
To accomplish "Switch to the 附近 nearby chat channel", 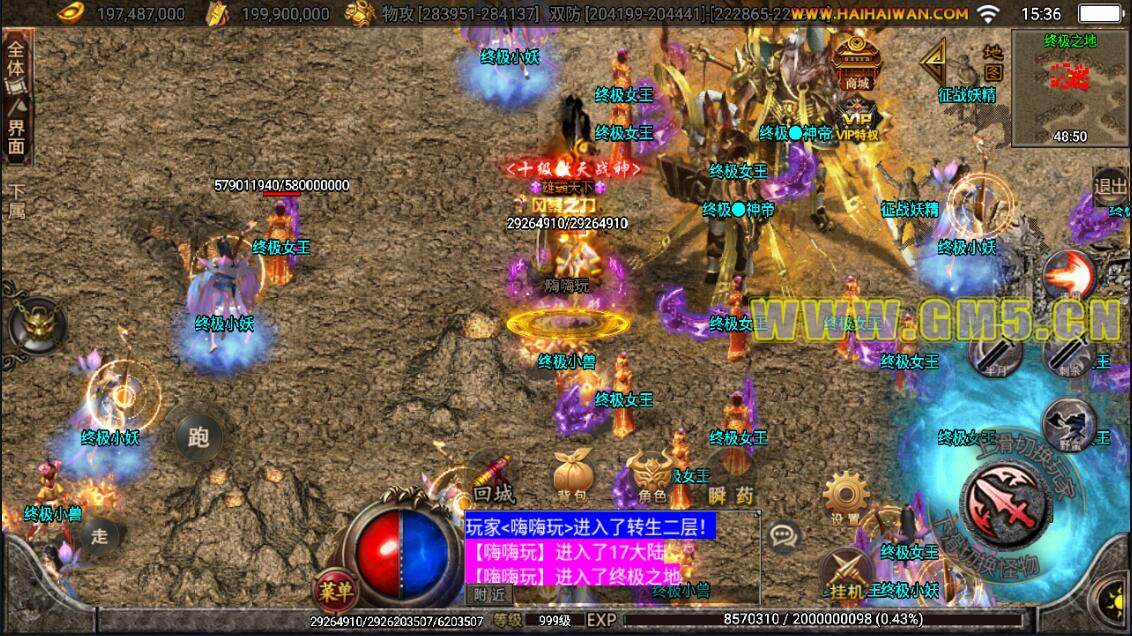I will [489, 594].
